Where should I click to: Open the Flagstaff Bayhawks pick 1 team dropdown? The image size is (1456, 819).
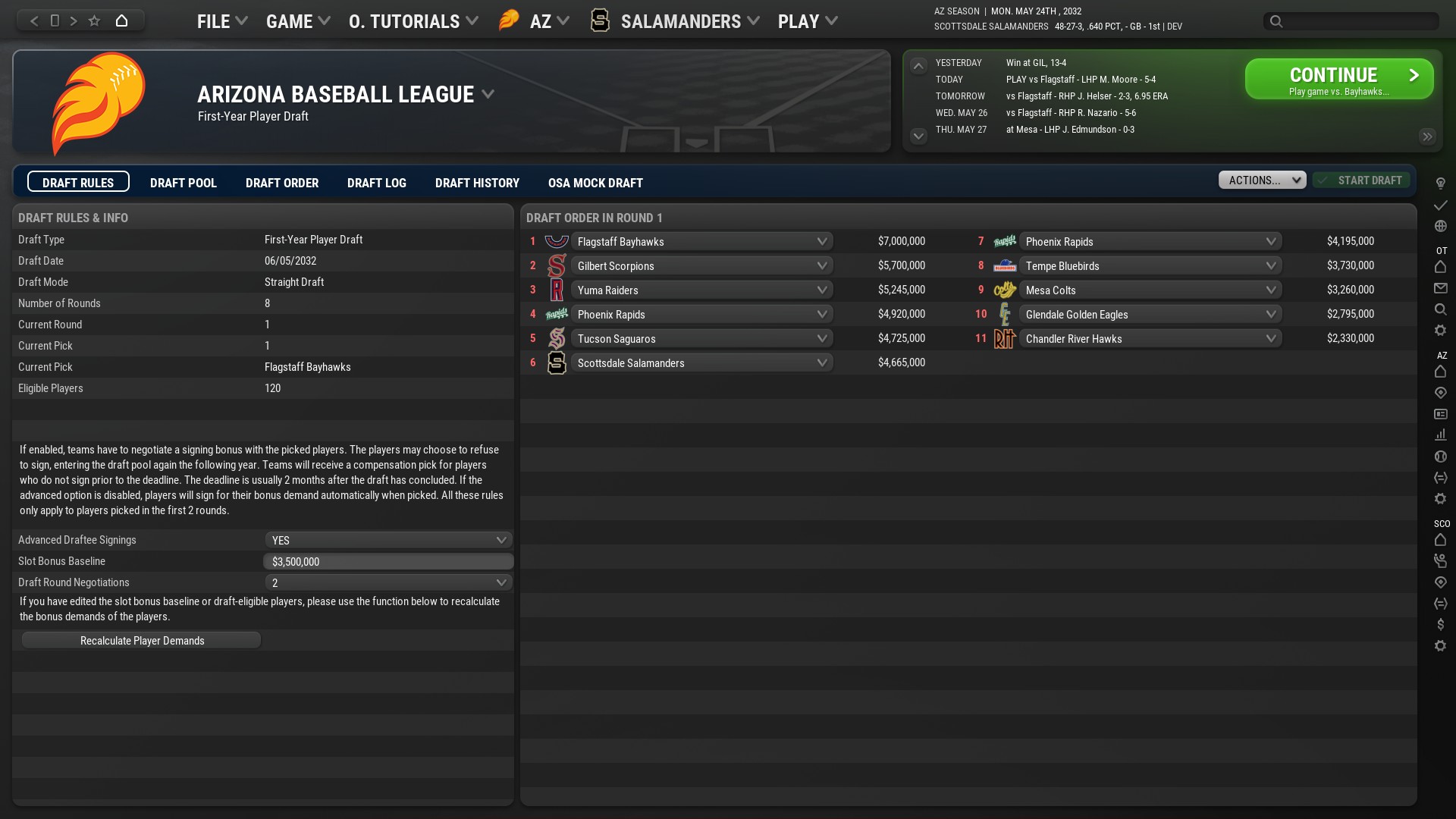[x=701, y=241]
